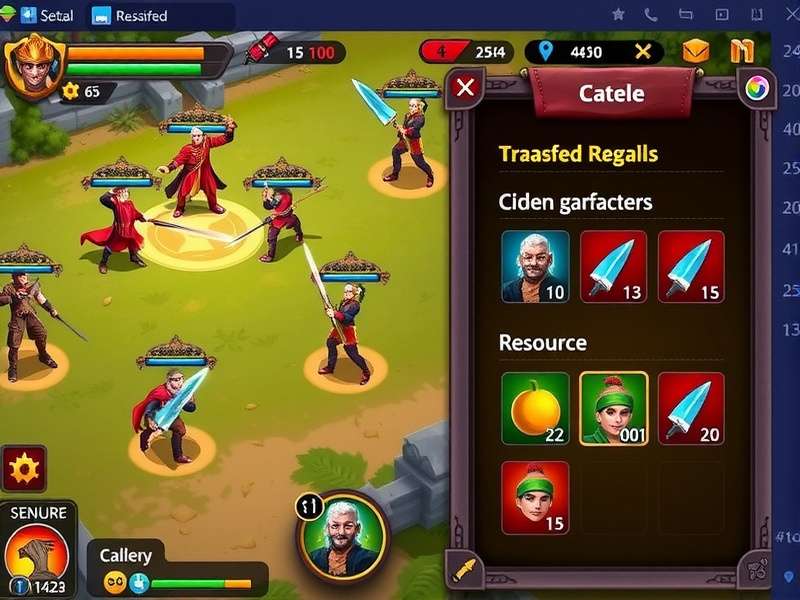
Task: Select the red-background character slot numbered 15
Action: pos(535,497)
